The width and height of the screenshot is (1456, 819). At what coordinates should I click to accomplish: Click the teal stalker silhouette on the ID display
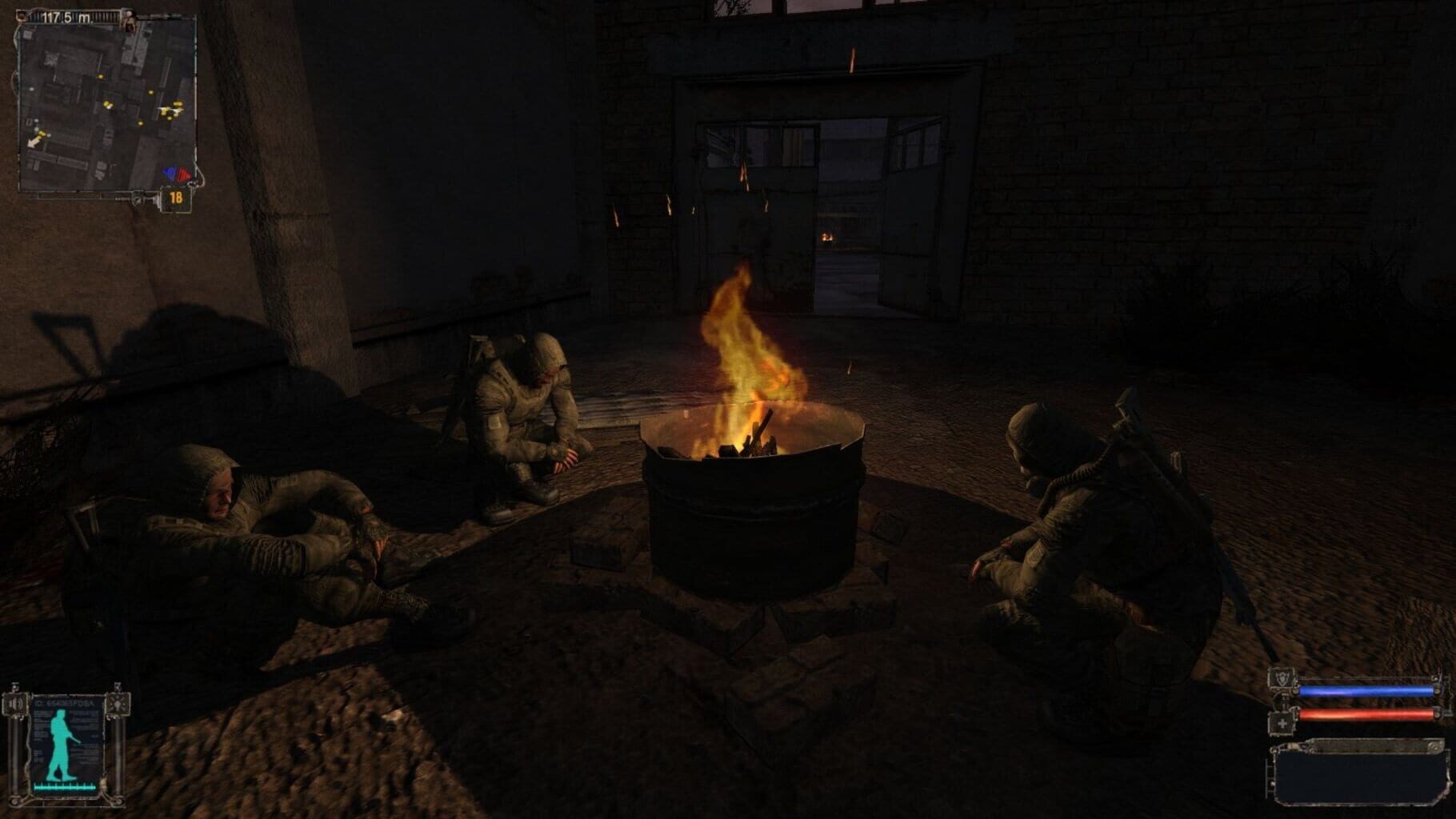(x=61, y=744)
